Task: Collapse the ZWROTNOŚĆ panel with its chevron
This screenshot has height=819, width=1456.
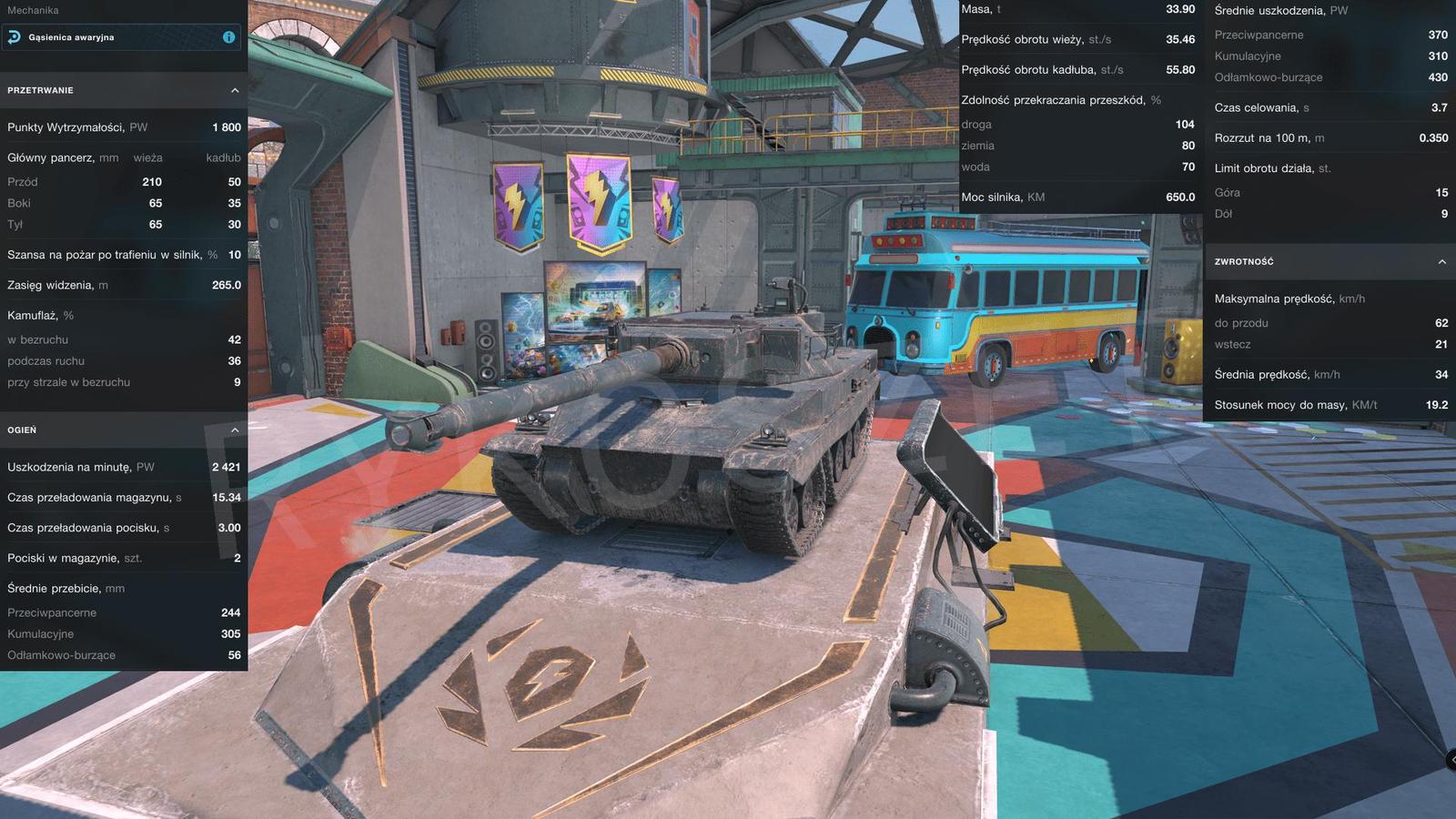Action: [1442, 262]
